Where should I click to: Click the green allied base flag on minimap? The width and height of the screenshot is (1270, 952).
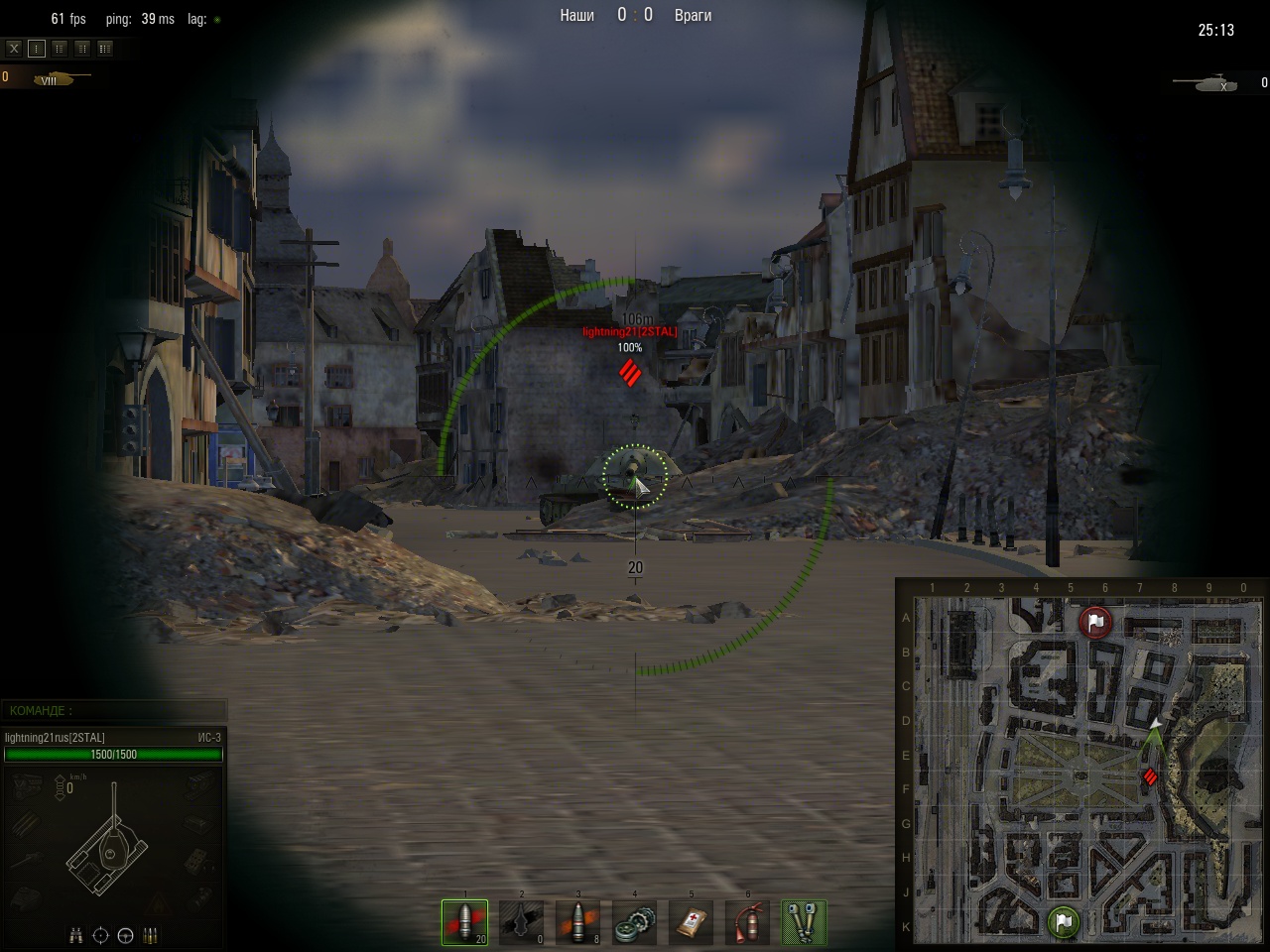pyautogui.click(x=1063, y=922)
